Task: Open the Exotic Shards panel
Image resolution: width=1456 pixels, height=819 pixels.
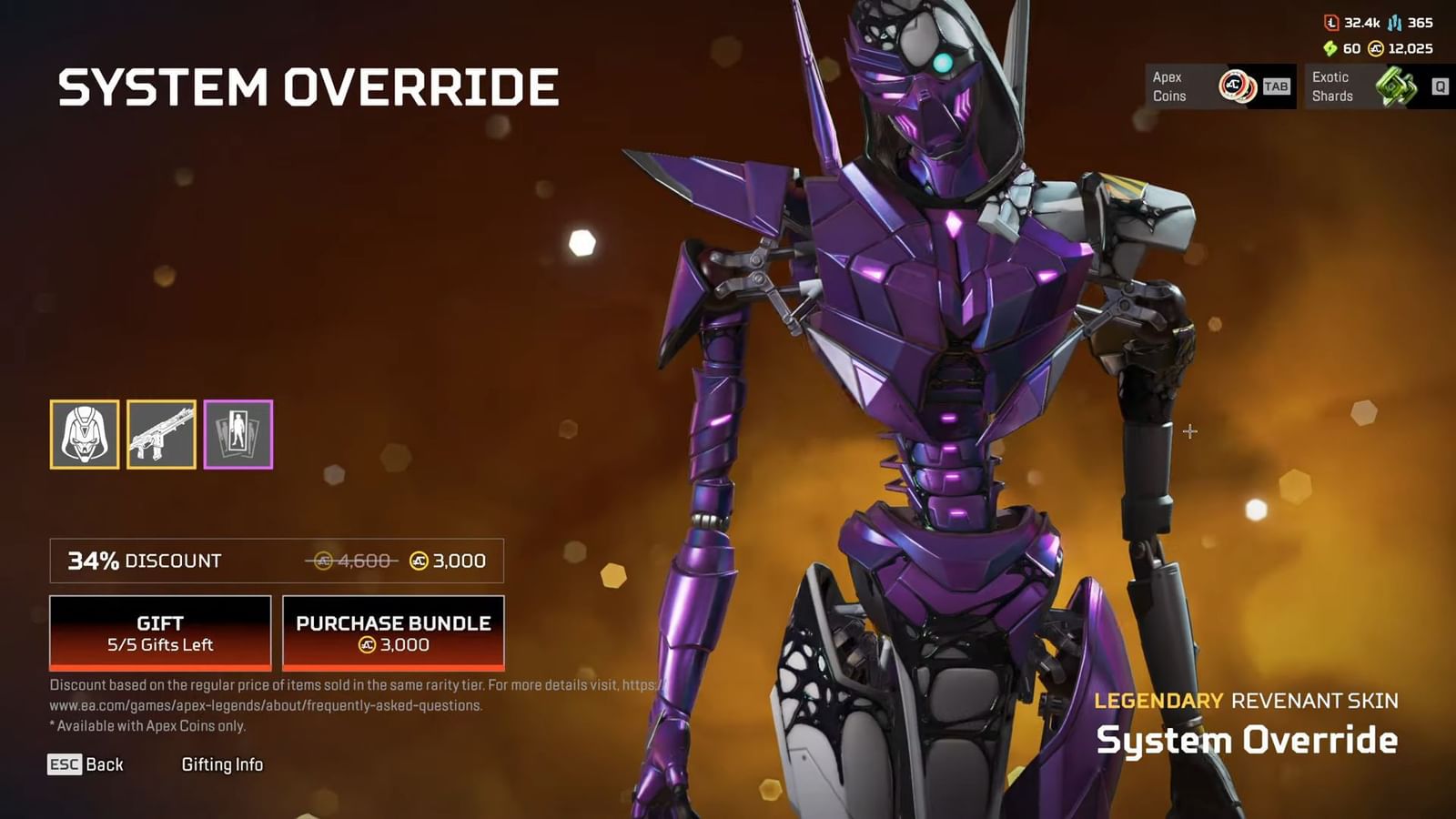Action: [x=1365, y=86]
